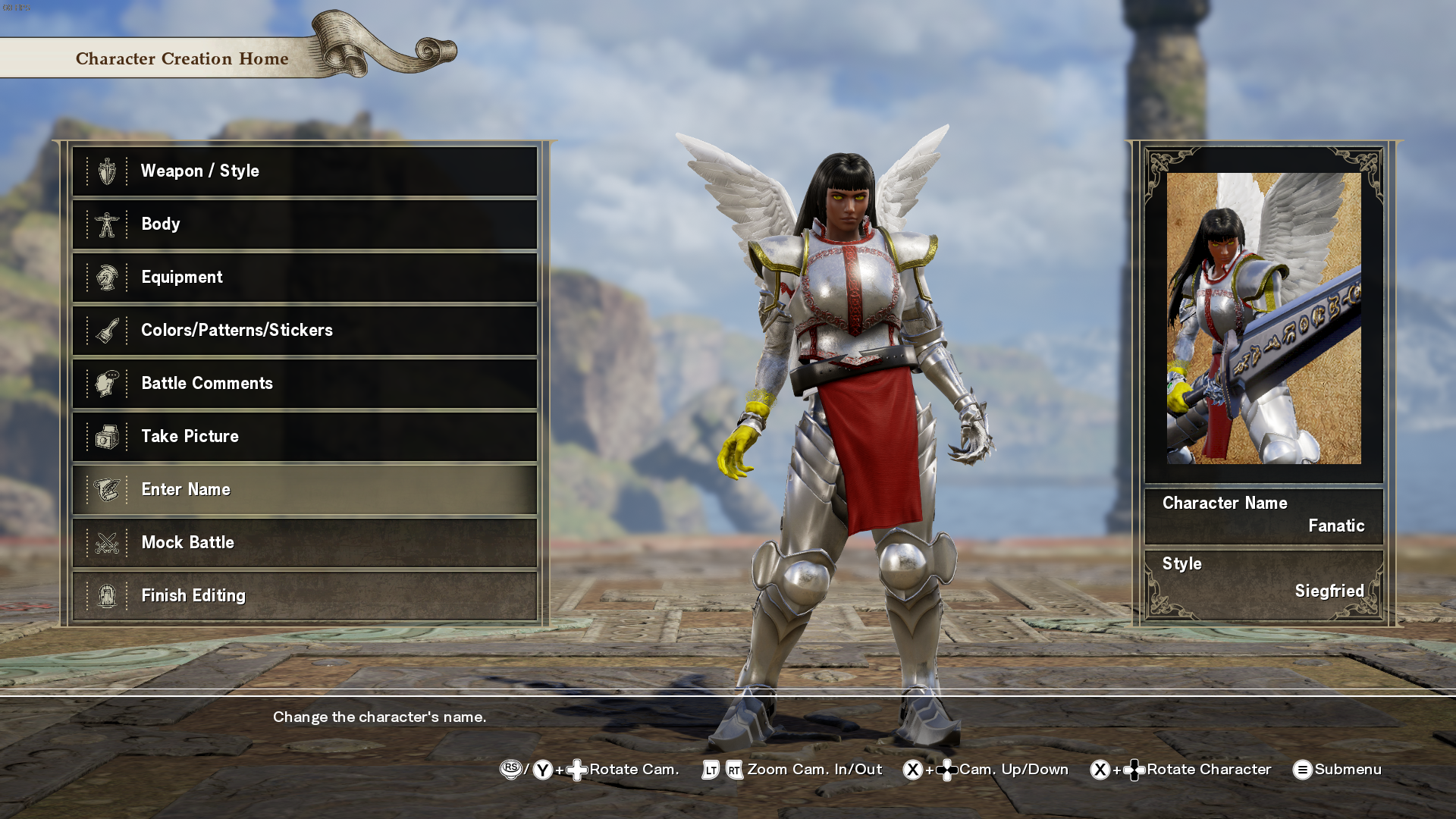
Task: Click the Finish Editing door icon
Action: point(108,595)
